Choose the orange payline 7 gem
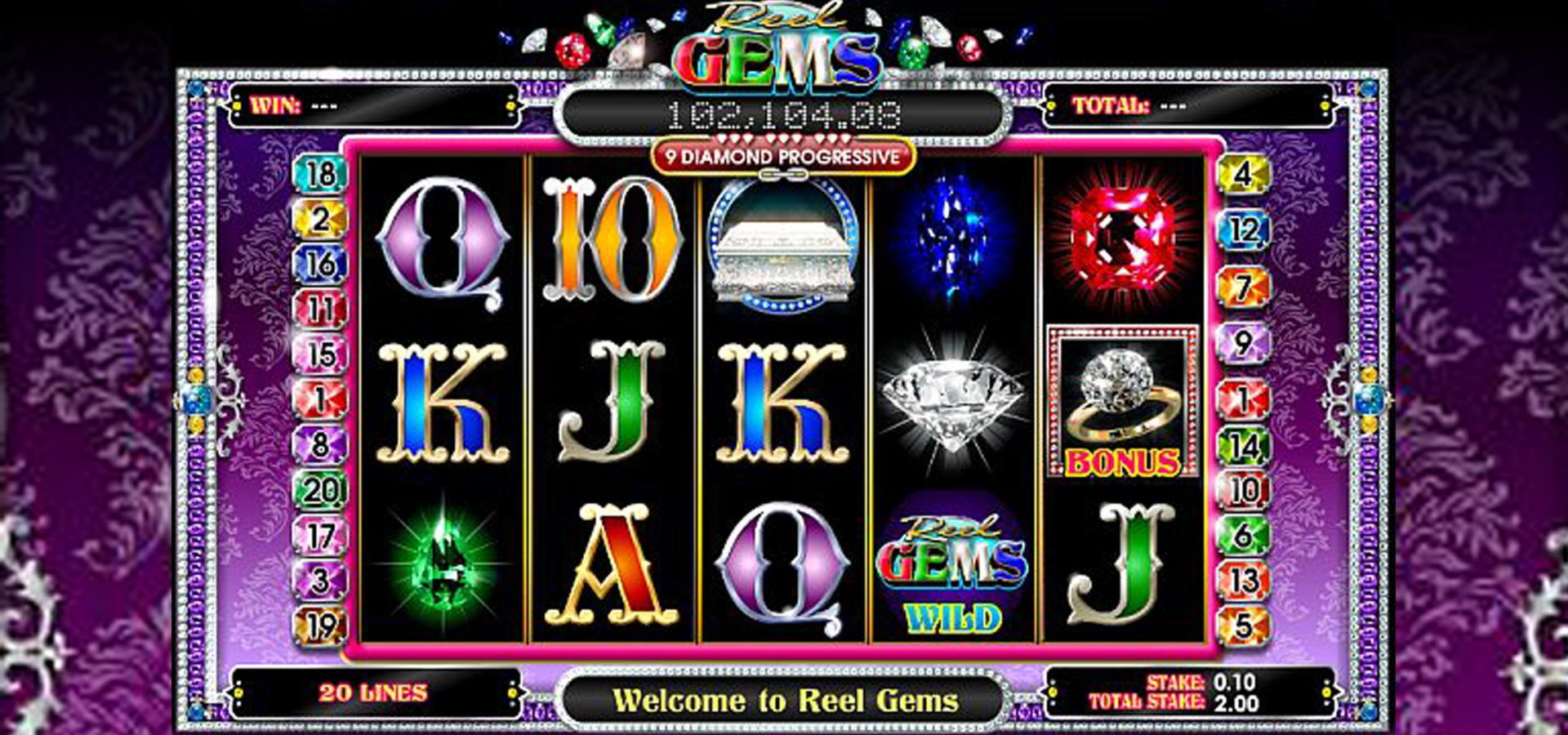This screenshot has width=1568, height=735. [x=1243, y=287]
